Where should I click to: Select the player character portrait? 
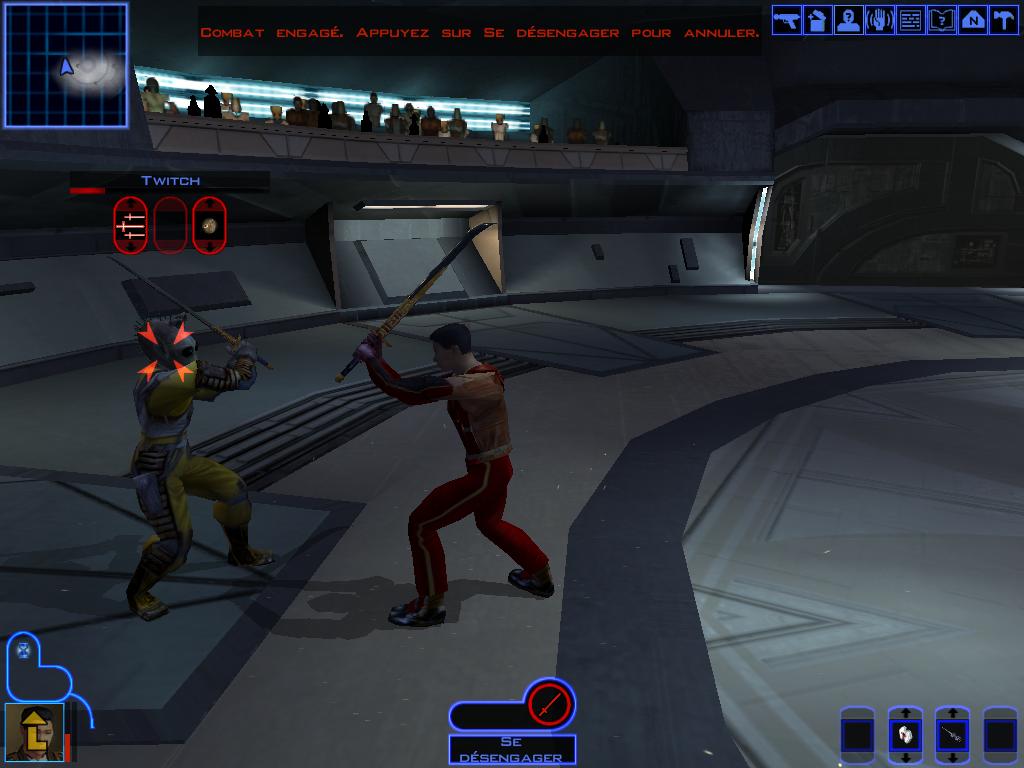[x=35, y=731]
